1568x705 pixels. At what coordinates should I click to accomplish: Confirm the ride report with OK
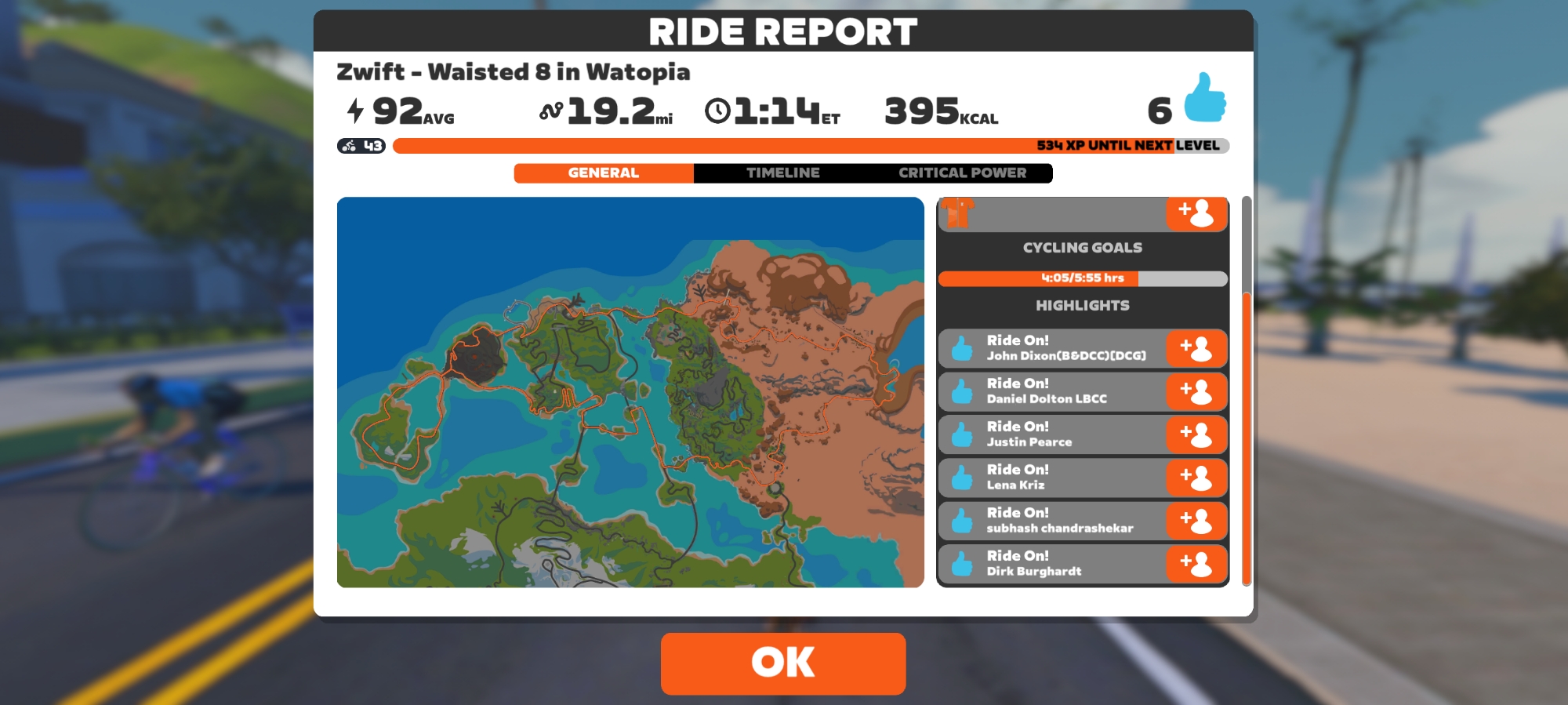coord(782,663)
